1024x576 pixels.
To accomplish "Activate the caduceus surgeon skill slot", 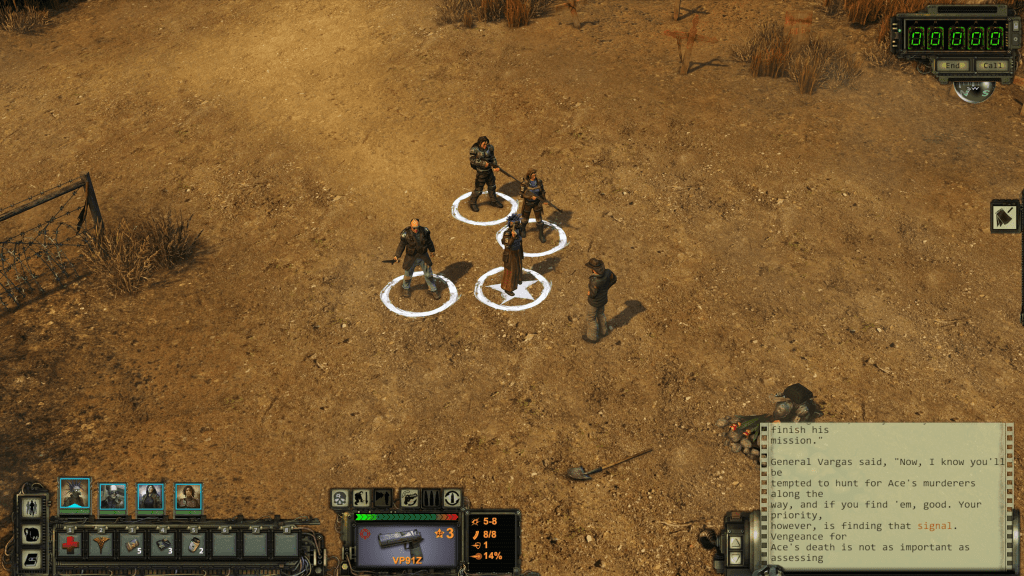I will click(x=101, y=544).
